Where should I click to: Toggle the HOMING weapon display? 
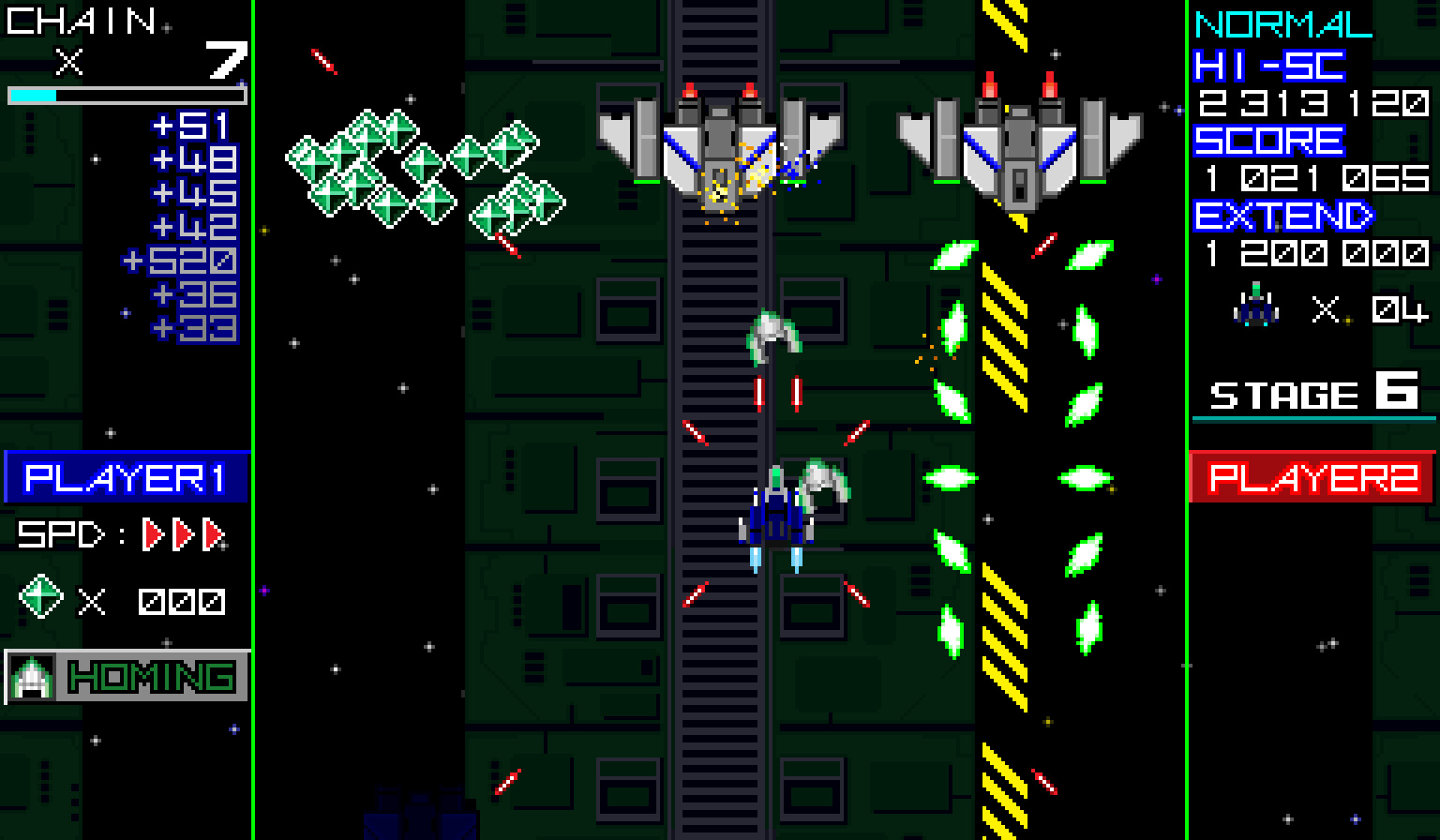pyautogui.click(x=150, y=677)
